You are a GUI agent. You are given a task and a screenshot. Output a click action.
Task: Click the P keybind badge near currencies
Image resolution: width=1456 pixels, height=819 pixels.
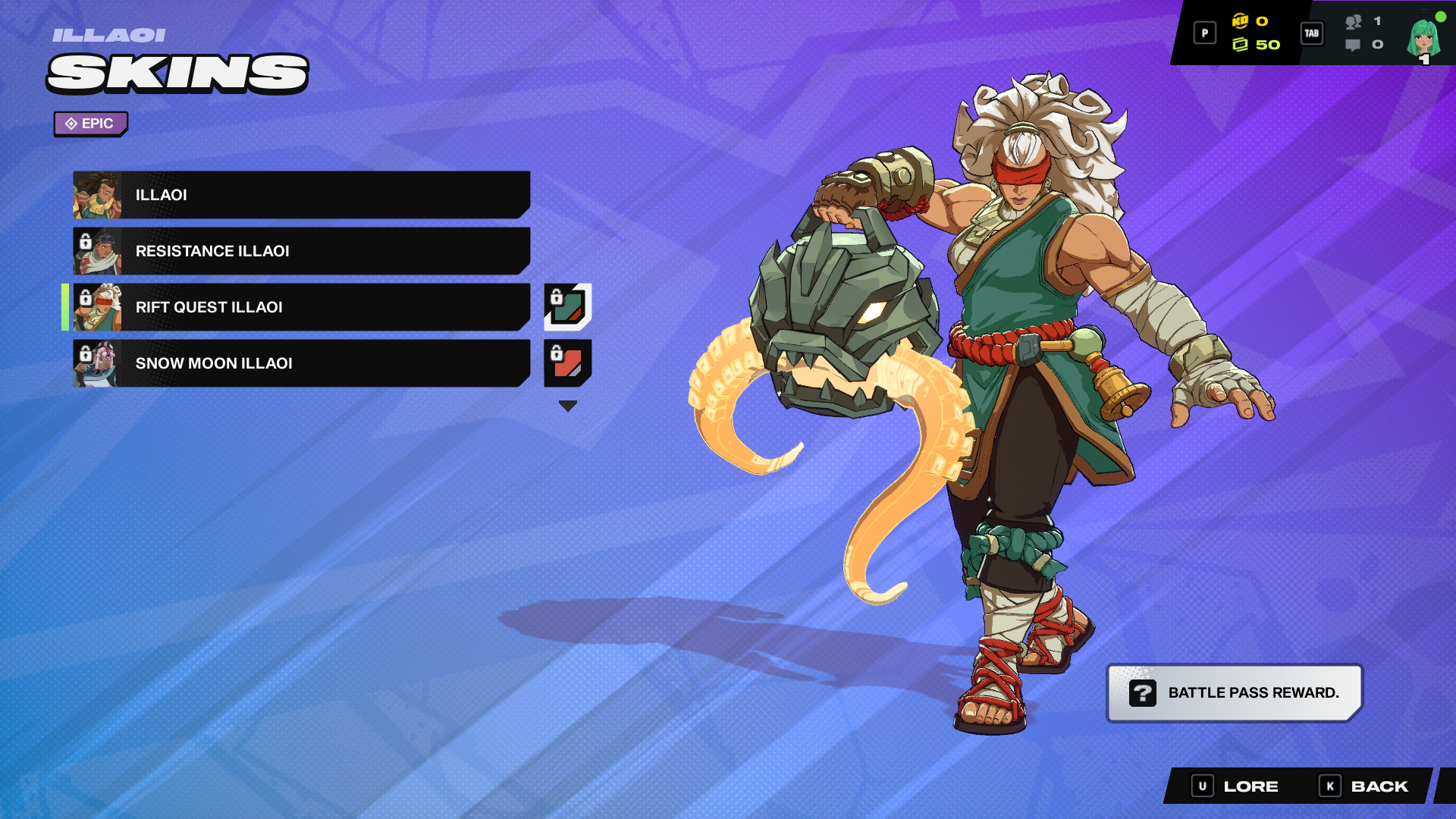tap(1204, 33)
